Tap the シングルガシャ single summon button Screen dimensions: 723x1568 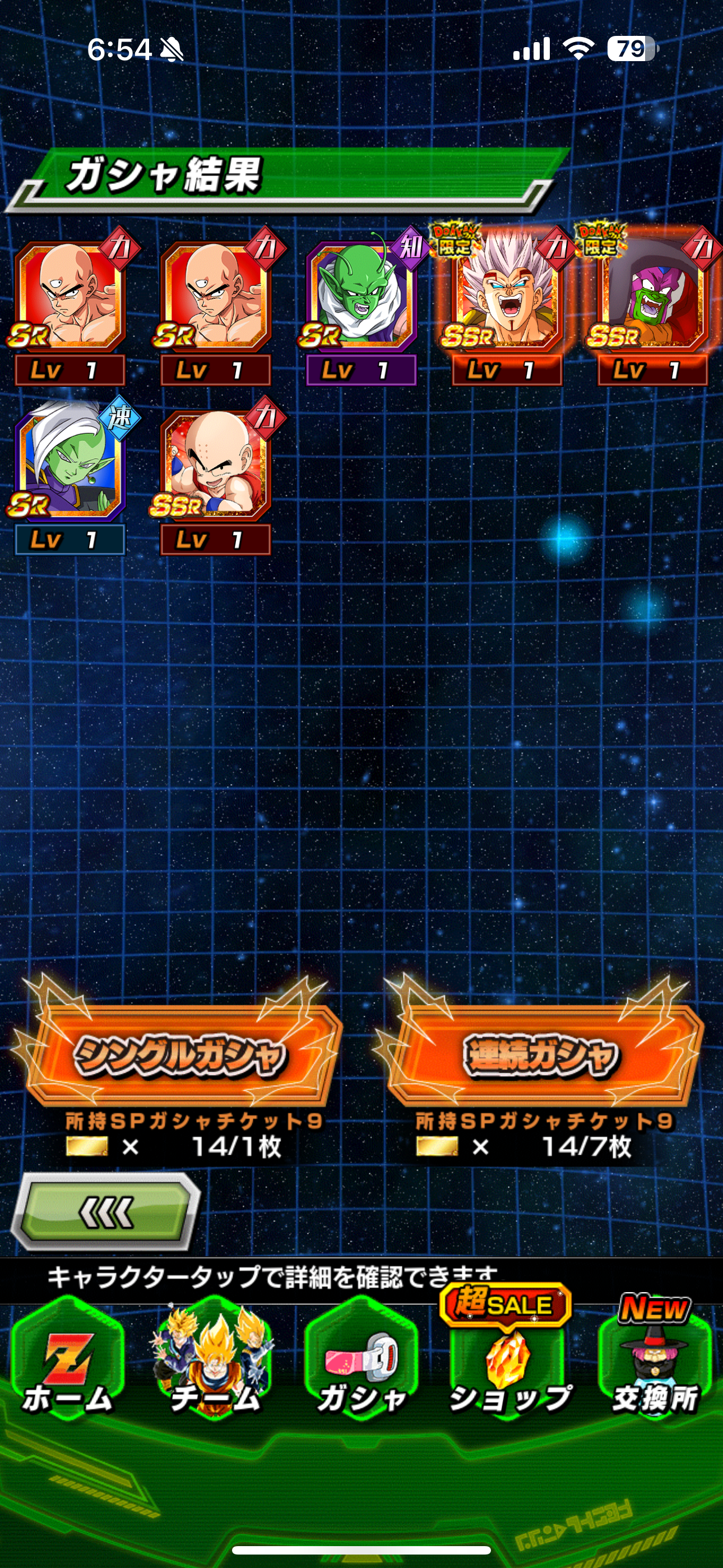pyautogui.click(x=179, y=1056)
